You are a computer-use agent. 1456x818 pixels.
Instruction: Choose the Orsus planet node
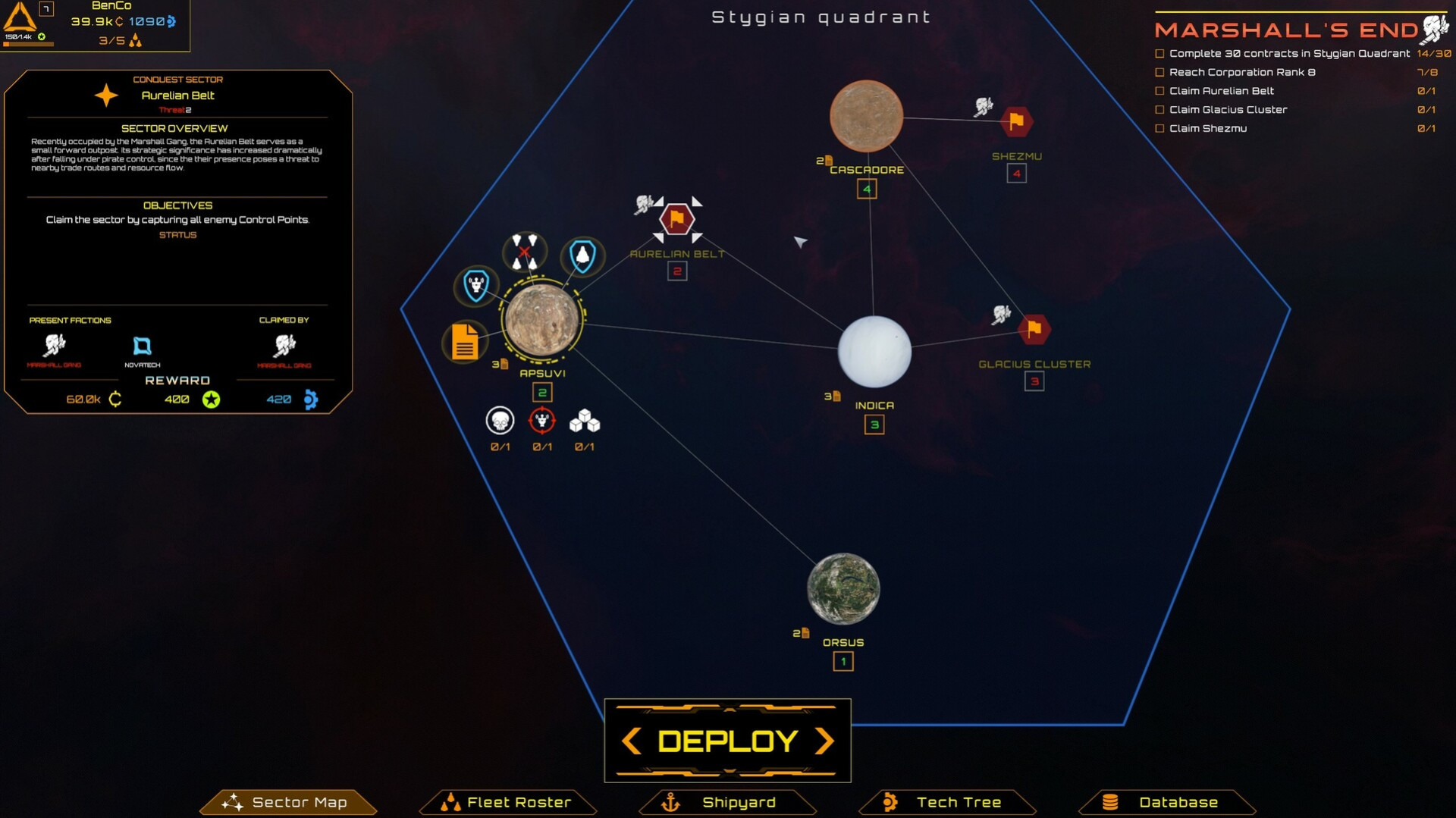point(843,589)
